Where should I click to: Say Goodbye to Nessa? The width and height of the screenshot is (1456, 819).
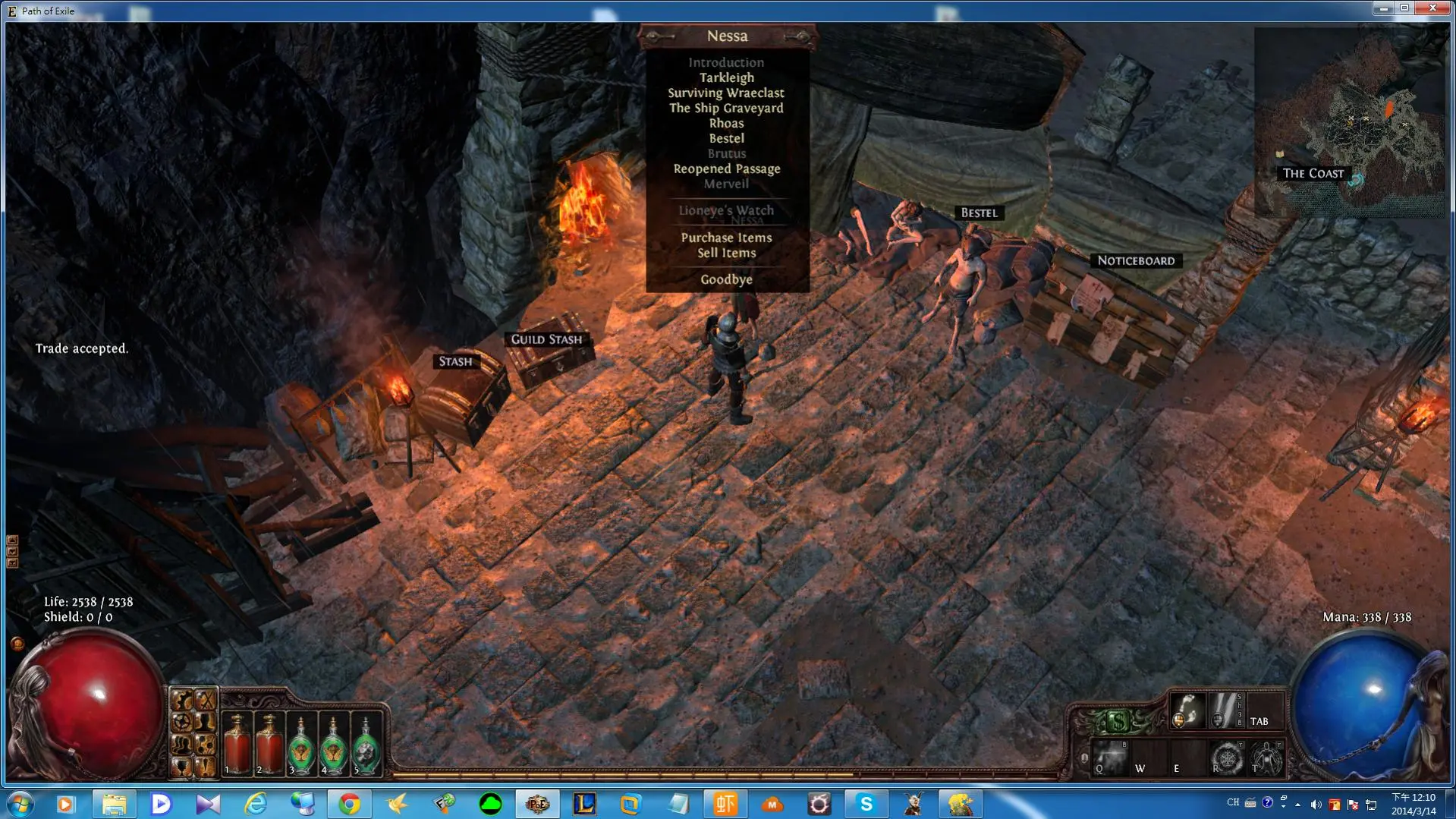726,279
